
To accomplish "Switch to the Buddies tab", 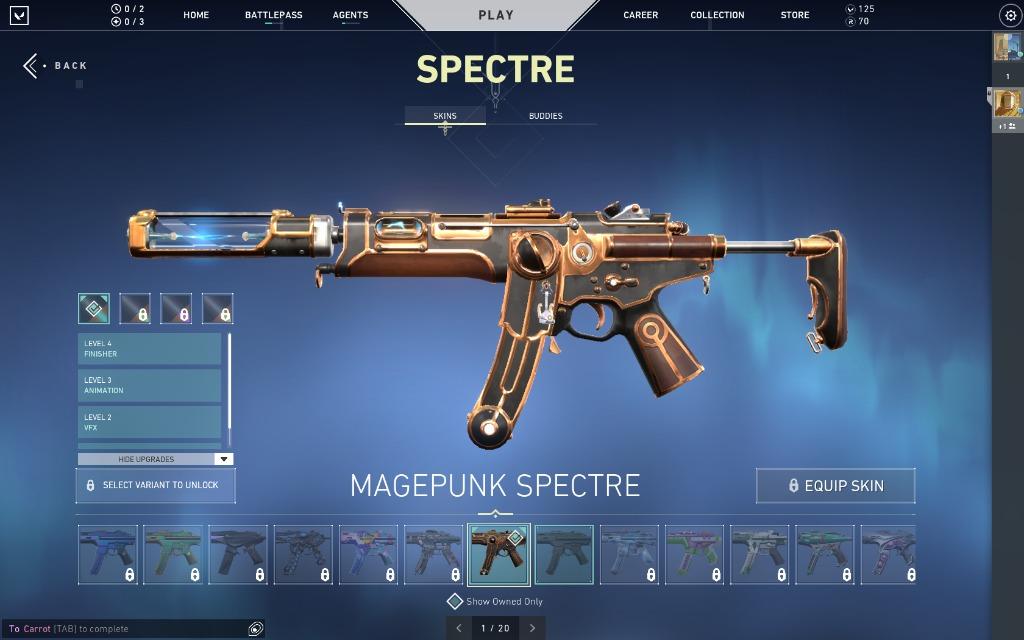I will tap(545, 116).
